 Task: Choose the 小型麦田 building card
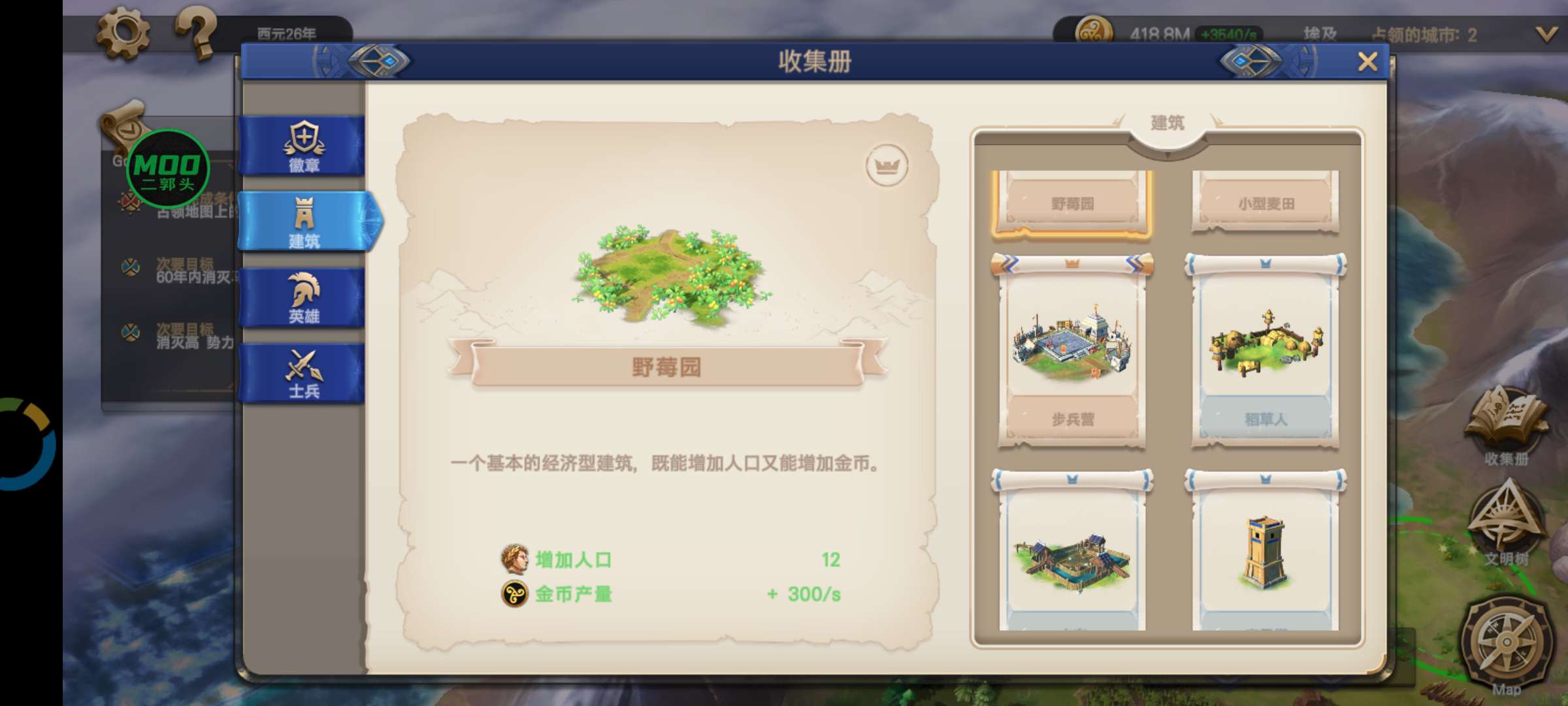coord(1266,203)
